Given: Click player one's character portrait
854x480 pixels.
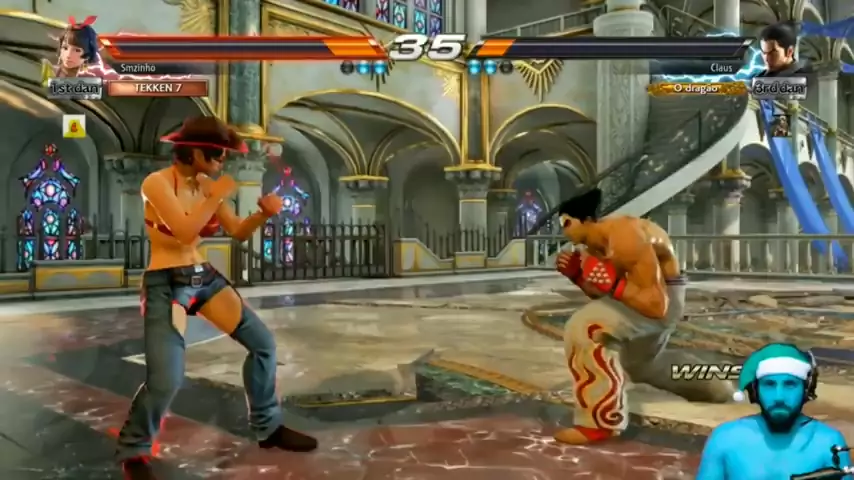Looking at the screenshot, I should (x=78, y=49).
